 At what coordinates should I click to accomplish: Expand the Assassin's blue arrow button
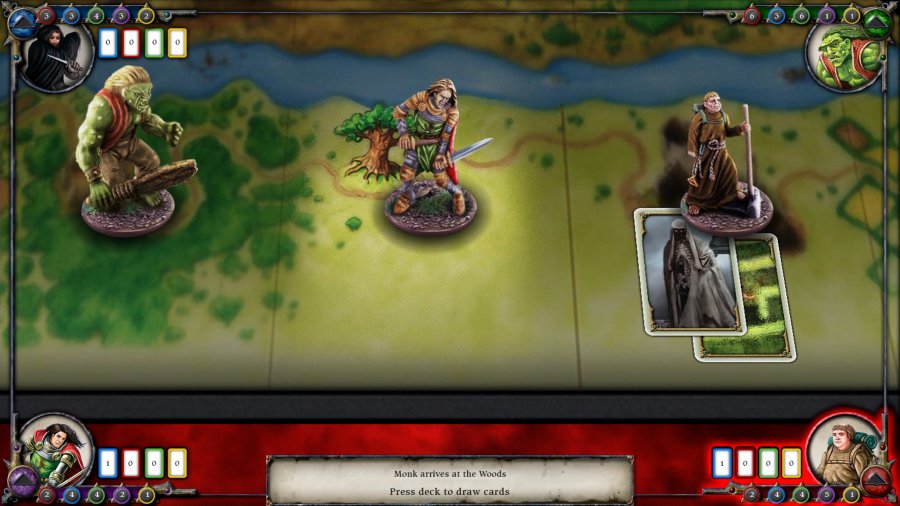tap(20, 19)
